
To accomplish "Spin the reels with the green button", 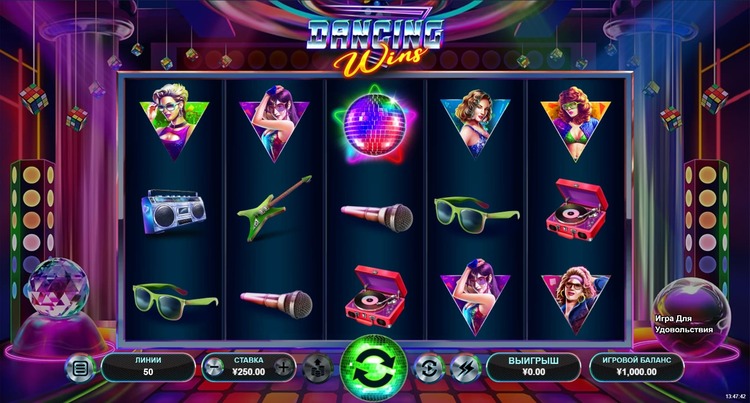I will coord(372,366).
